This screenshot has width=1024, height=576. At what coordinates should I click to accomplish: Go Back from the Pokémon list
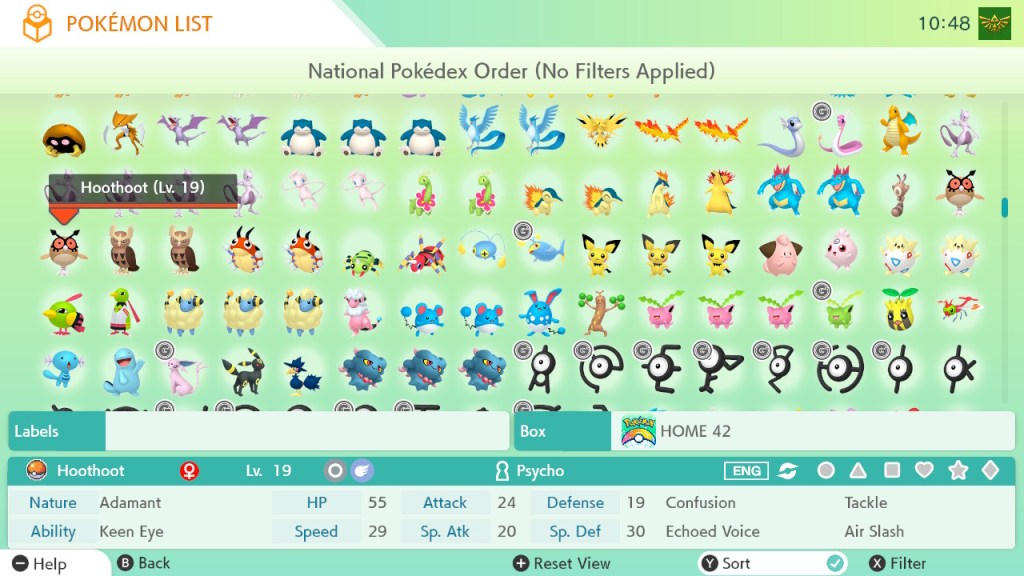point(144,563)
